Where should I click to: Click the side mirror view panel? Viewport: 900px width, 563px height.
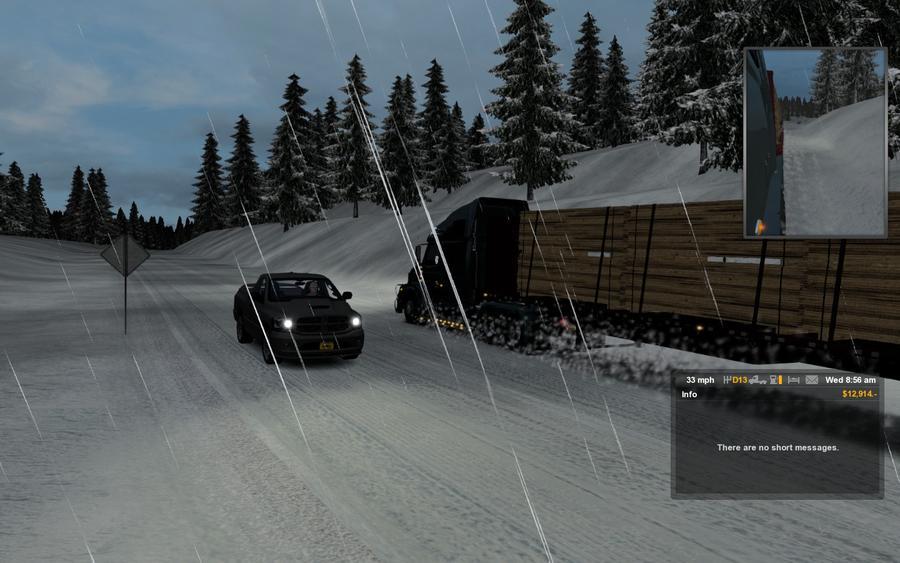[x=815, y=142]
